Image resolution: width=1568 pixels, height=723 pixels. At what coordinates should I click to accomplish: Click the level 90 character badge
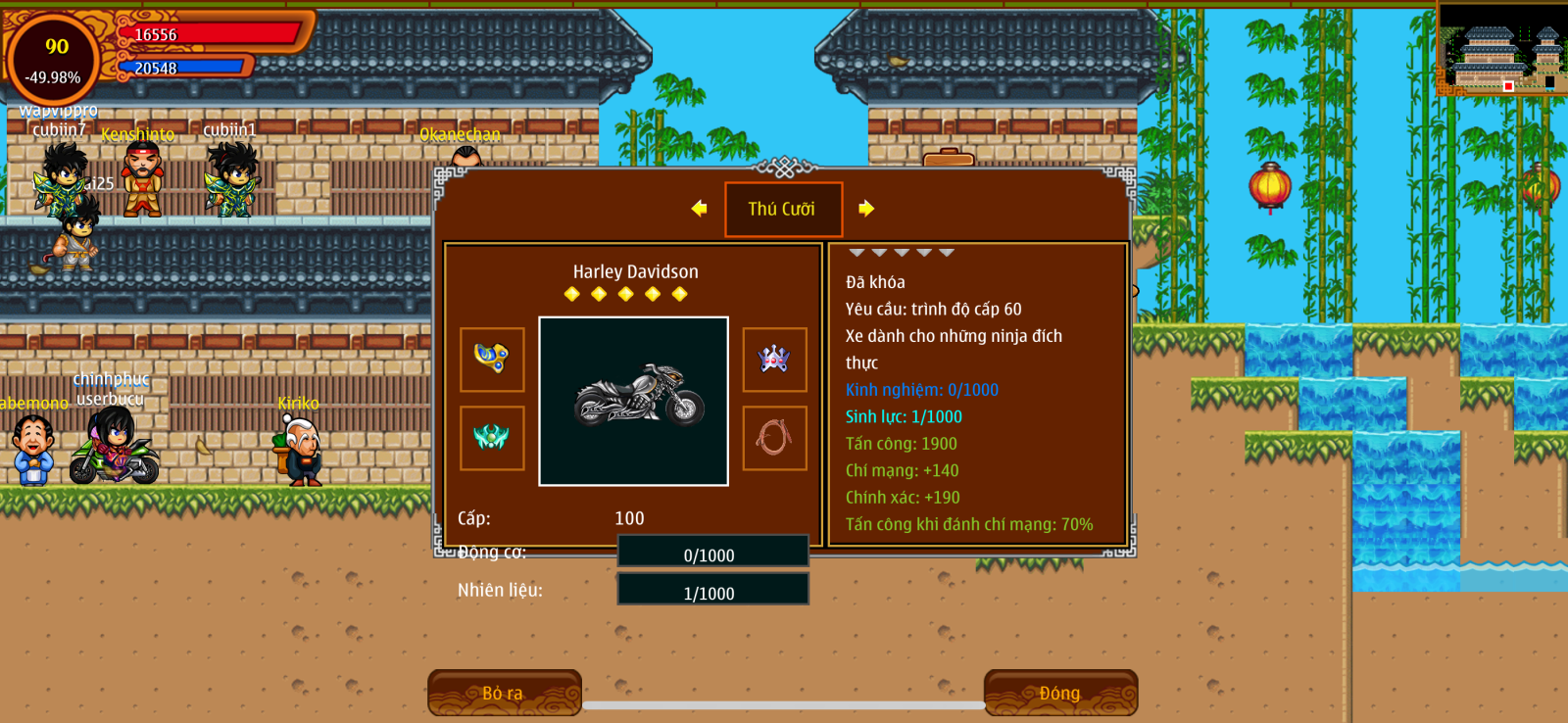[54, 59]
